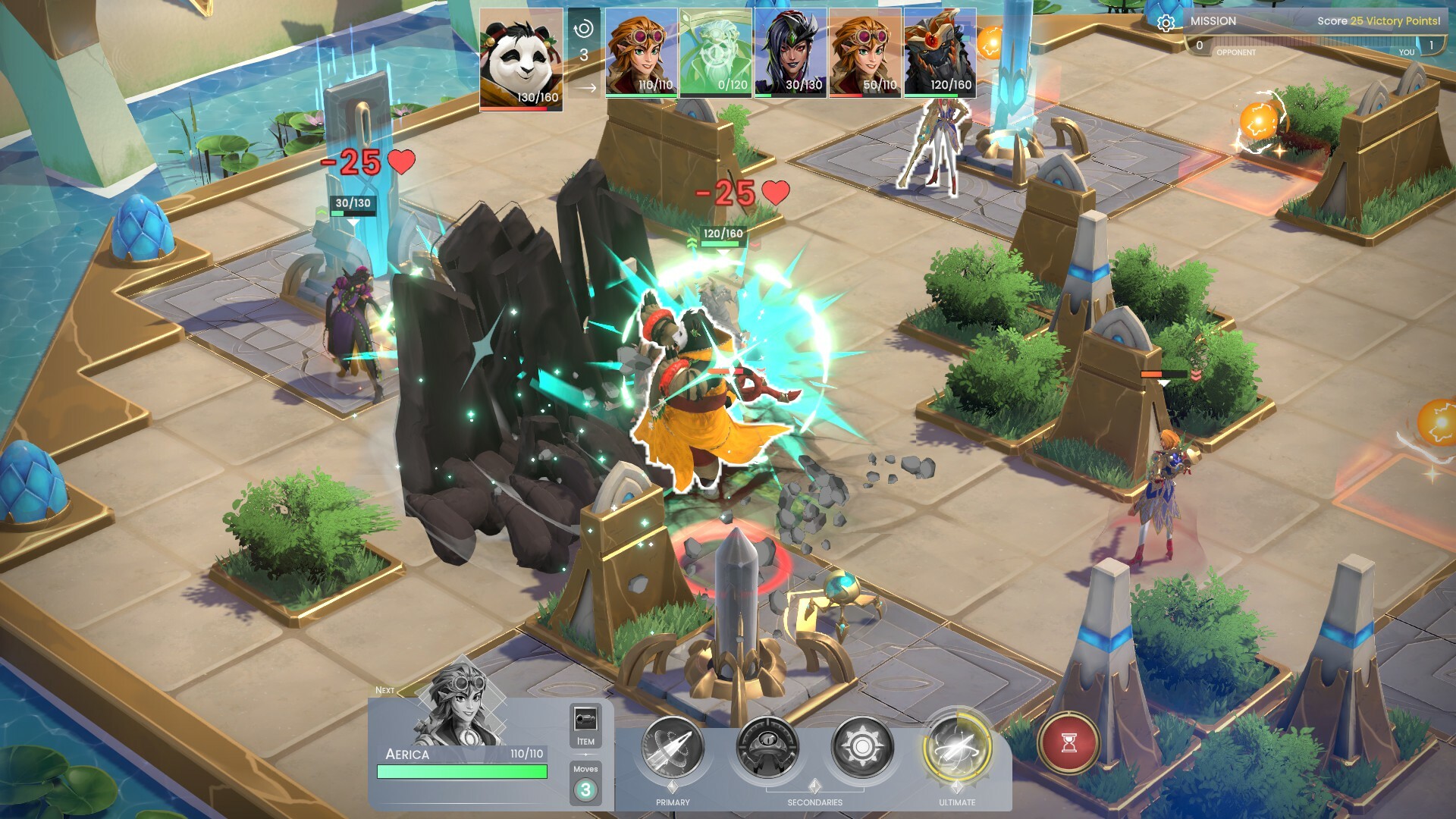This screenshot has height=819, width=1456.
Task: Open the Item slot
Action: coord(585,725)
